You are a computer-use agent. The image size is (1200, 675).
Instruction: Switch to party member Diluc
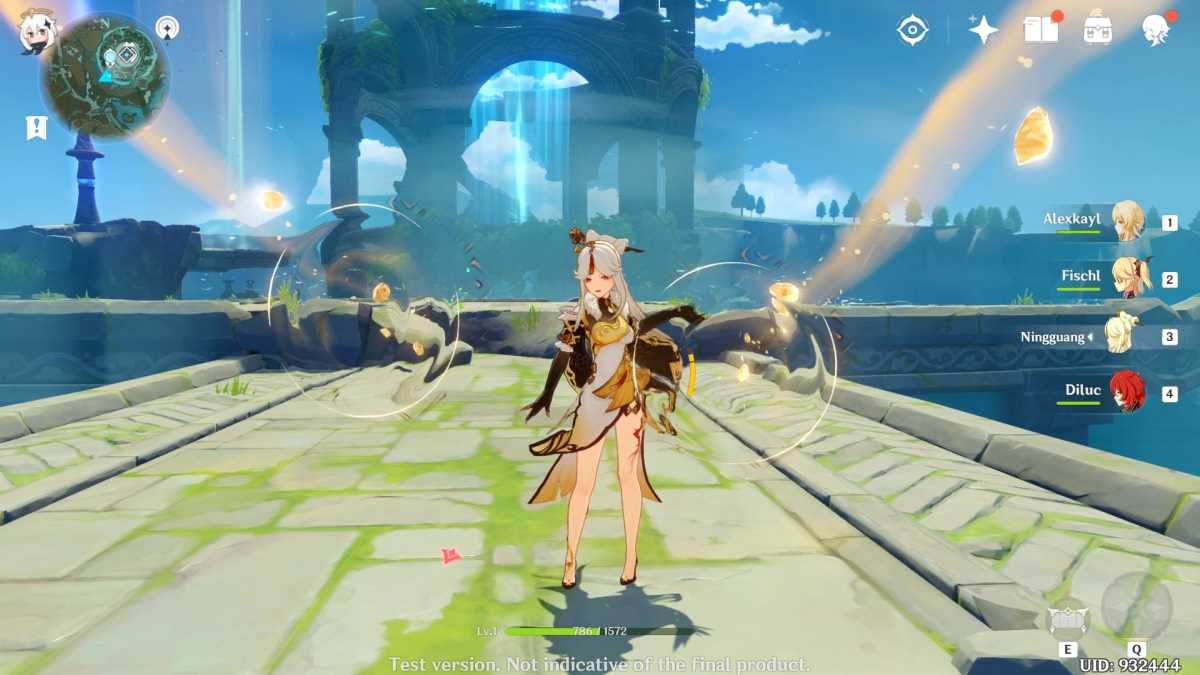[1128, 392]
